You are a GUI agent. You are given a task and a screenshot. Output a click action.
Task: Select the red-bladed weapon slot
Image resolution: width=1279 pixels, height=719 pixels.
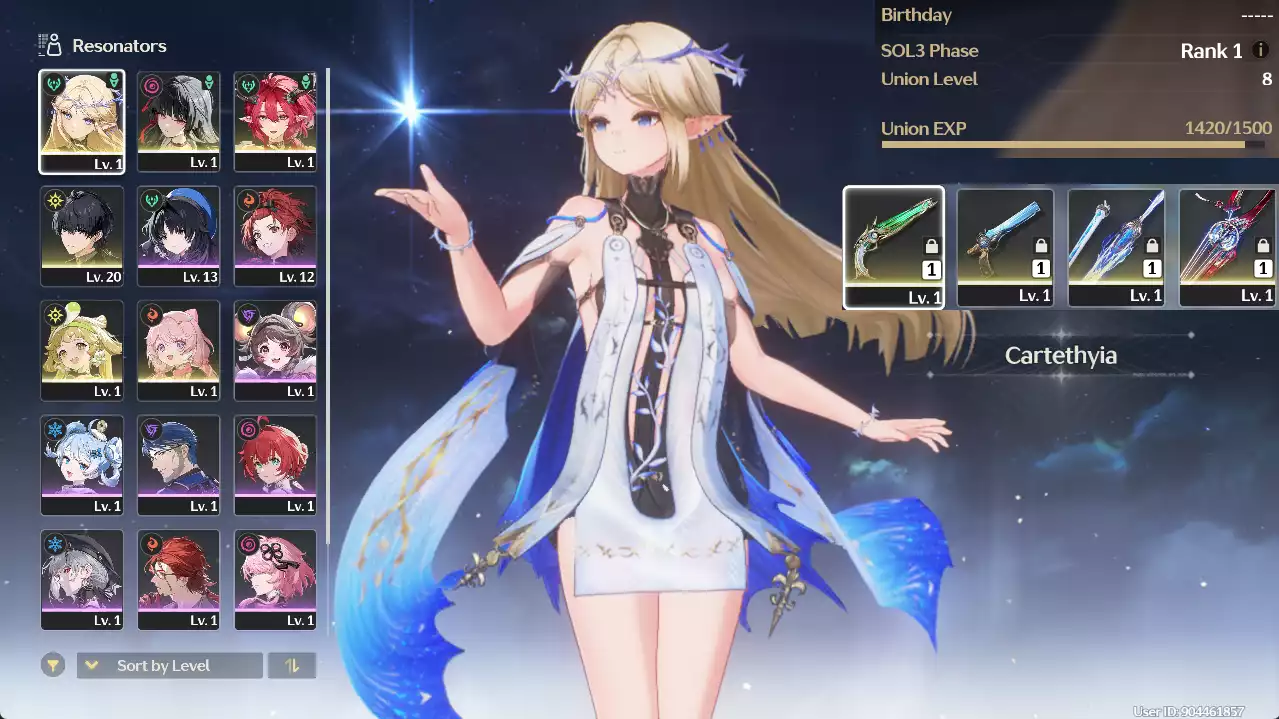click(x=1227, y=247)
